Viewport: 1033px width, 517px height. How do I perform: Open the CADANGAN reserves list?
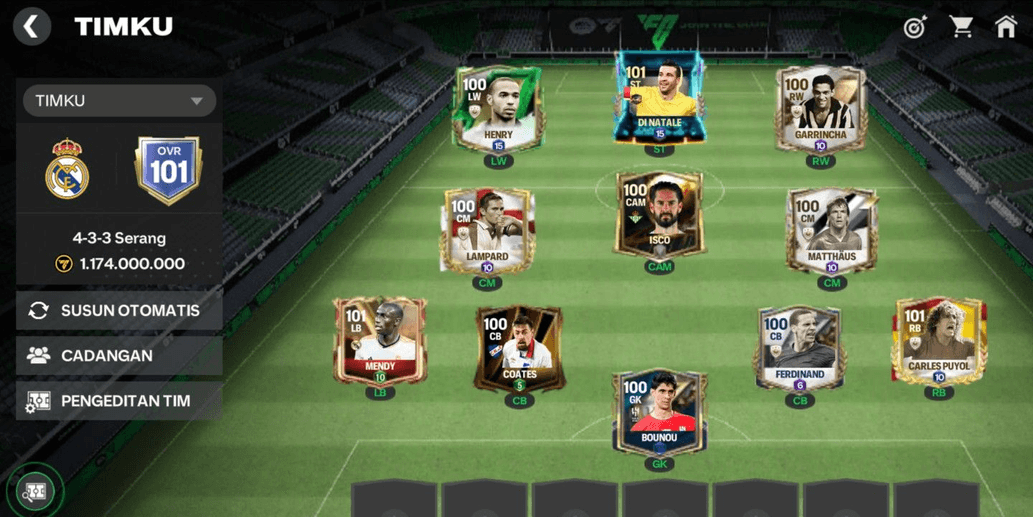click(119, 356)
